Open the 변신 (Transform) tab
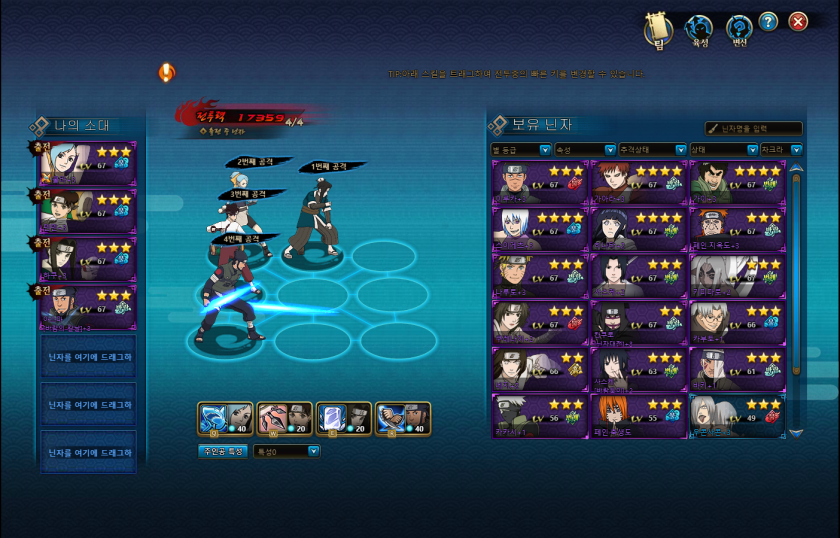Image resolution: width=840 pixels, height=538 pixels. coord(739,29)
